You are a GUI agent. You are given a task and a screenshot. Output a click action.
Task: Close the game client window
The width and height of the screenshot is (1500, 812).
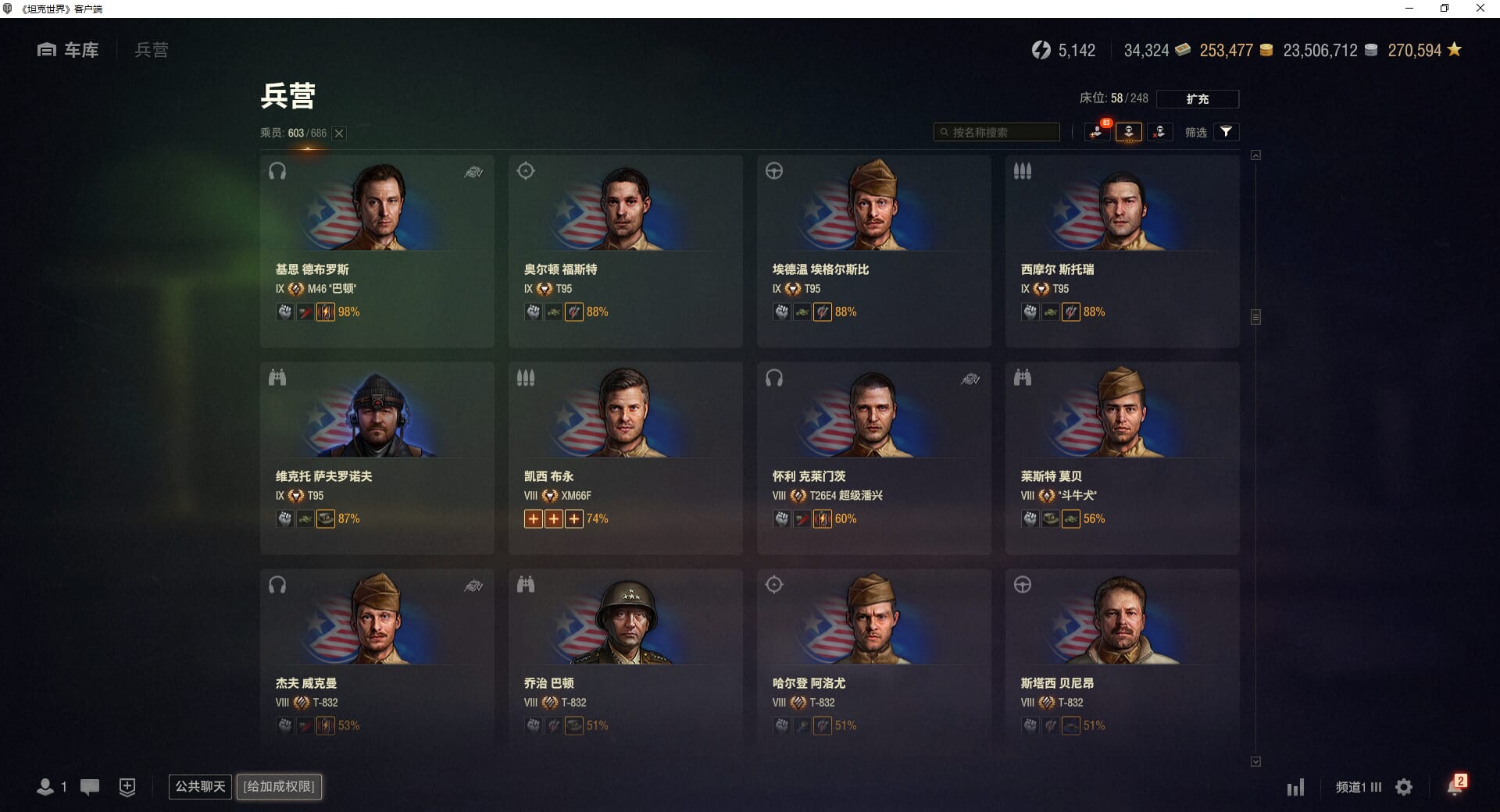pos(1480,9)
